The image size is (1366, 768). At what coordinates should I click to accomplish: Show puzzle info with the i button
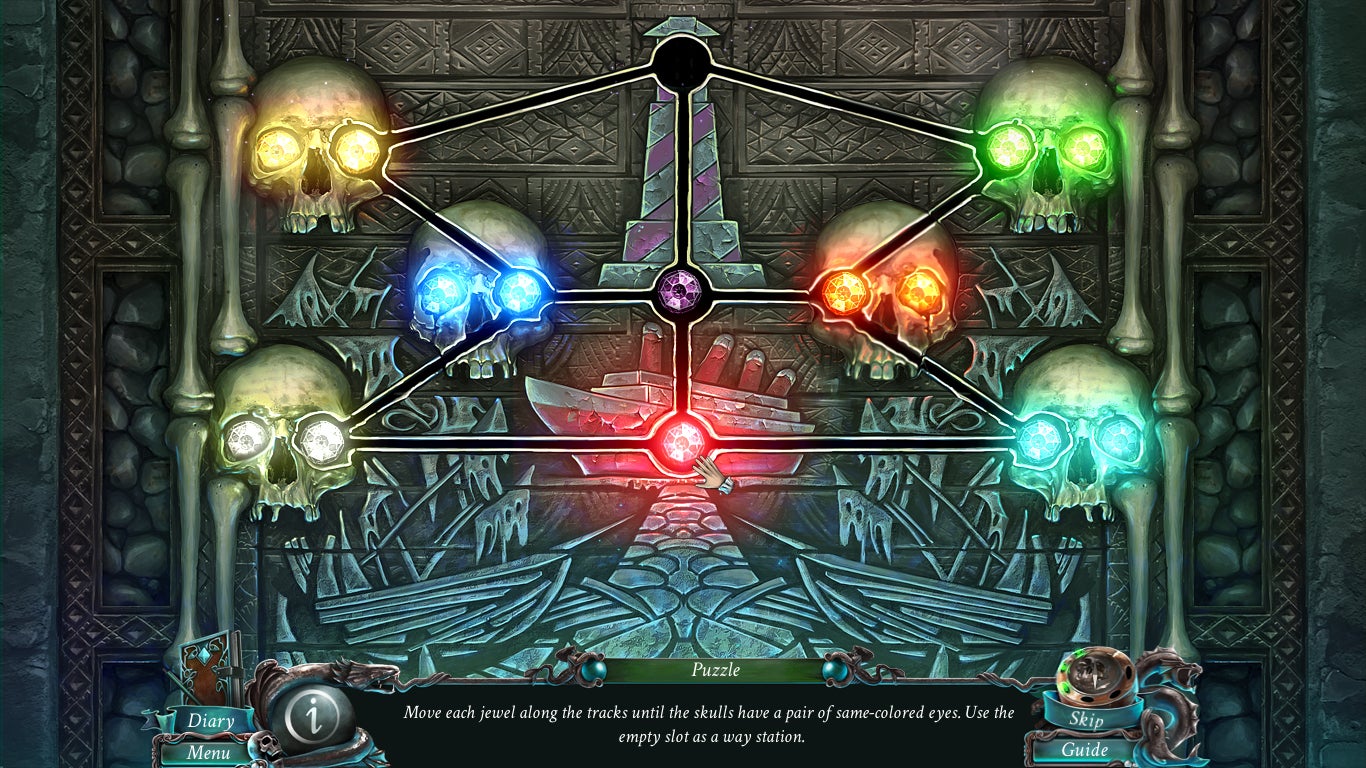coord(315,716)
